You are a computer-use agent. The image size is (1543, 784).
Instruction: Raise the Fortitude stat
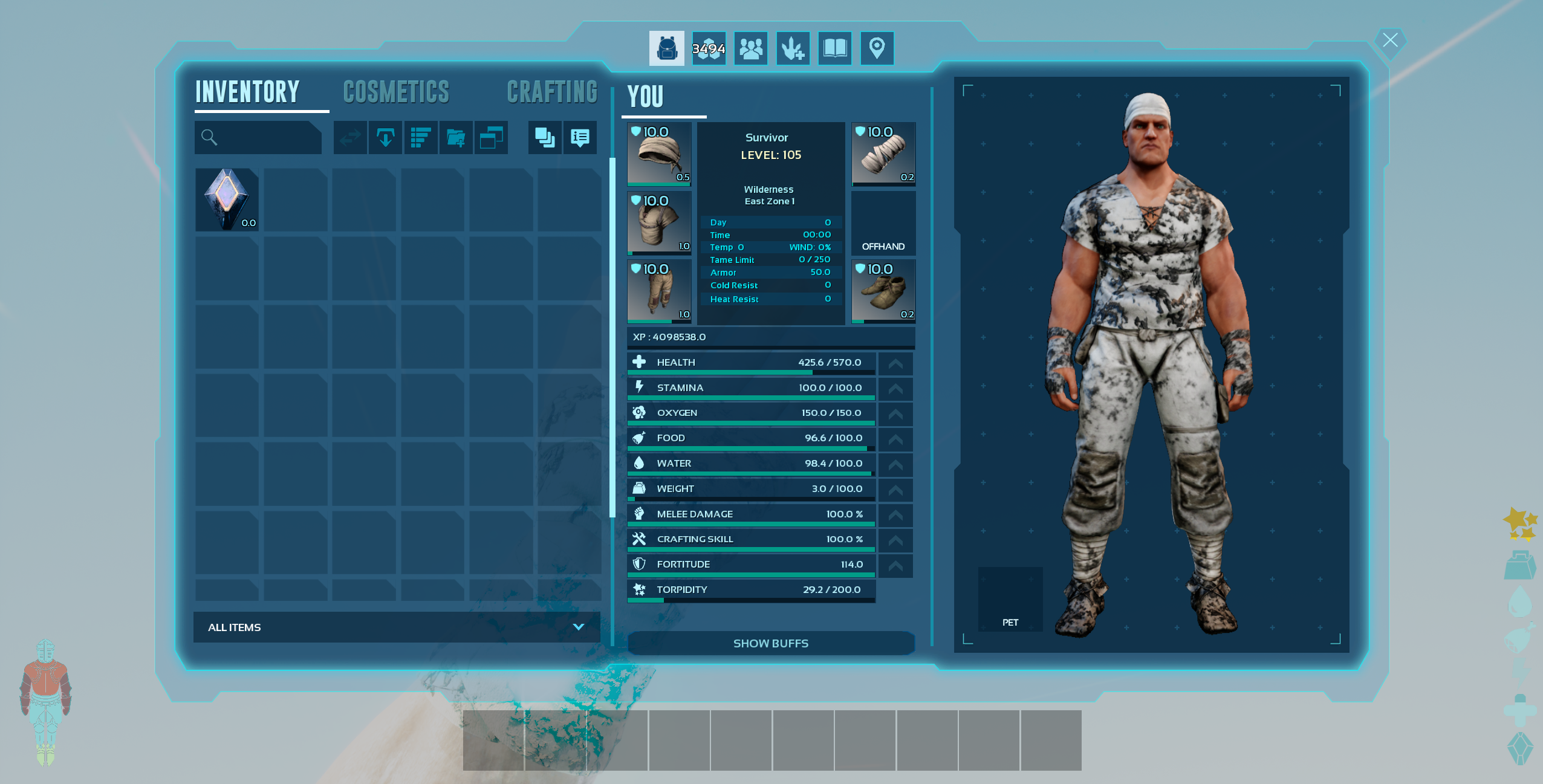[895, 566]
